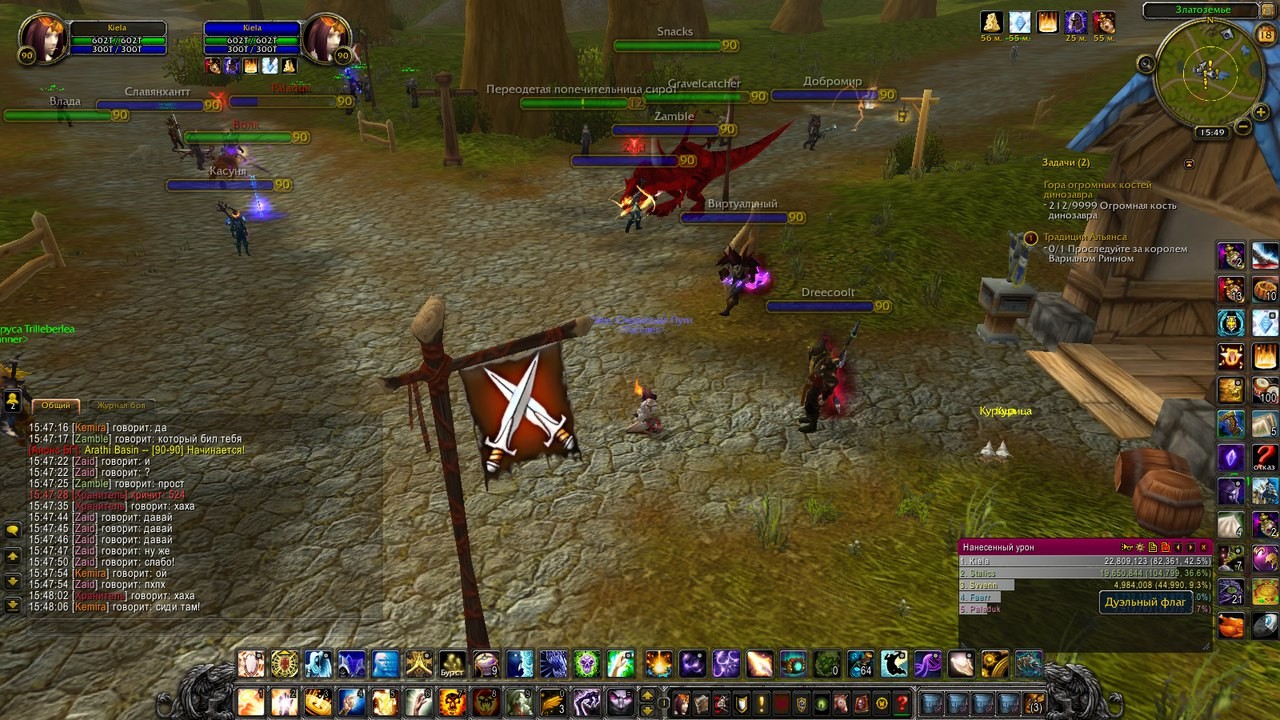Select the Kiela target portrait
This screenshot has width=1280, height=720.
coord(326,37)
